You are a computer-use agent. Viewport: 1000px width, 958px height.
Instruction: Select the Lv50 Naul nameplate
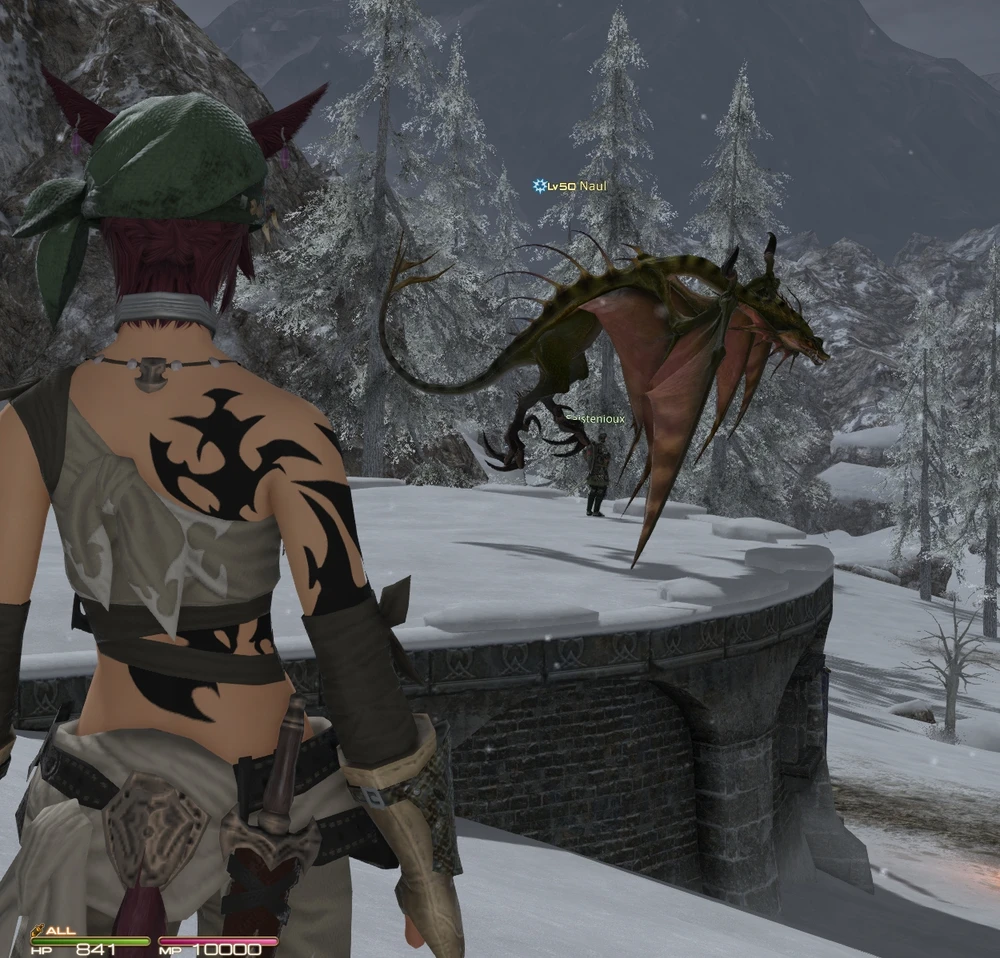571,186
